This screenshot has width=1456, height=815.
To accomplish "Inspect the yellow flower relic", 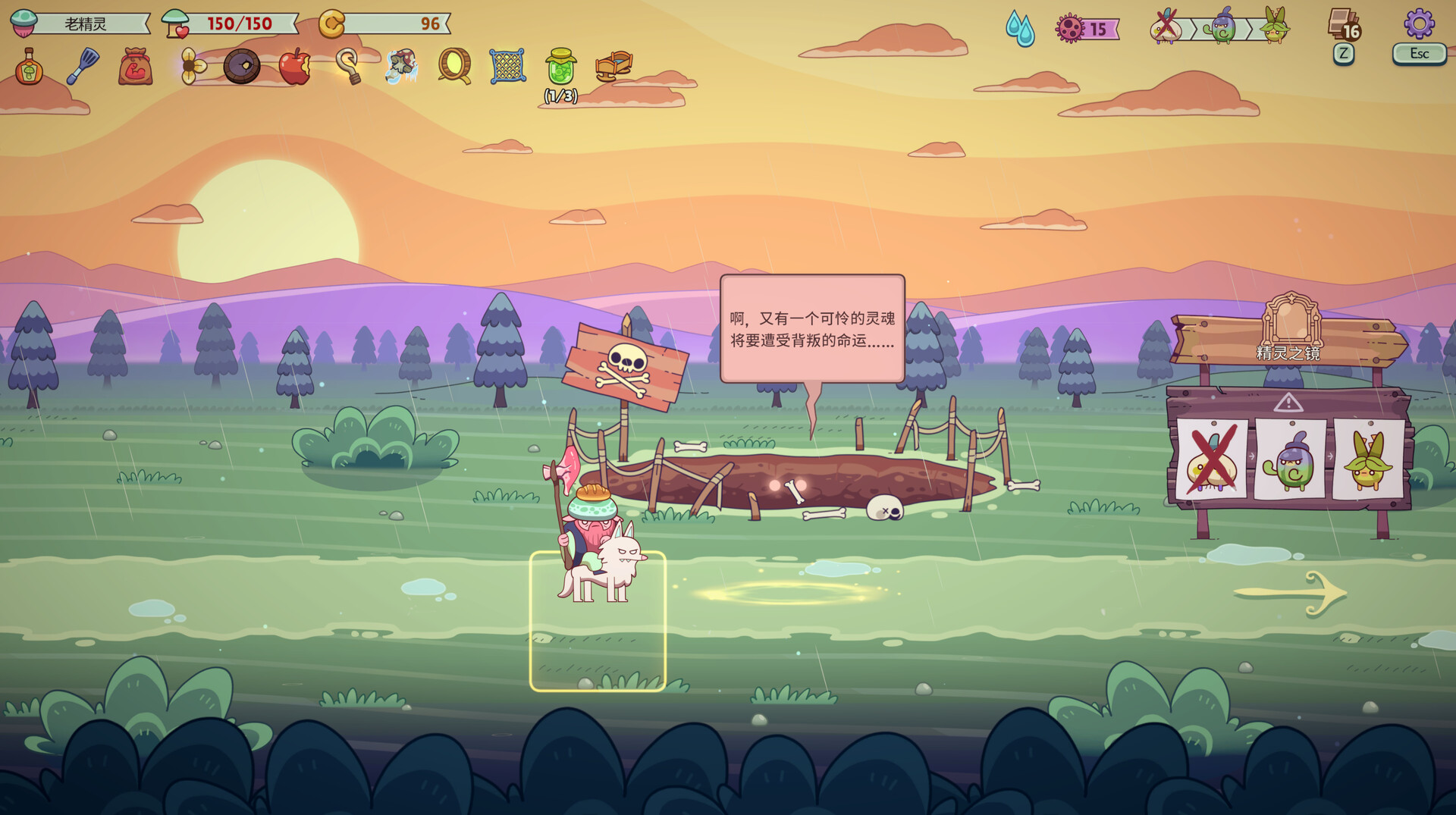I will click(x=191, y=67).
